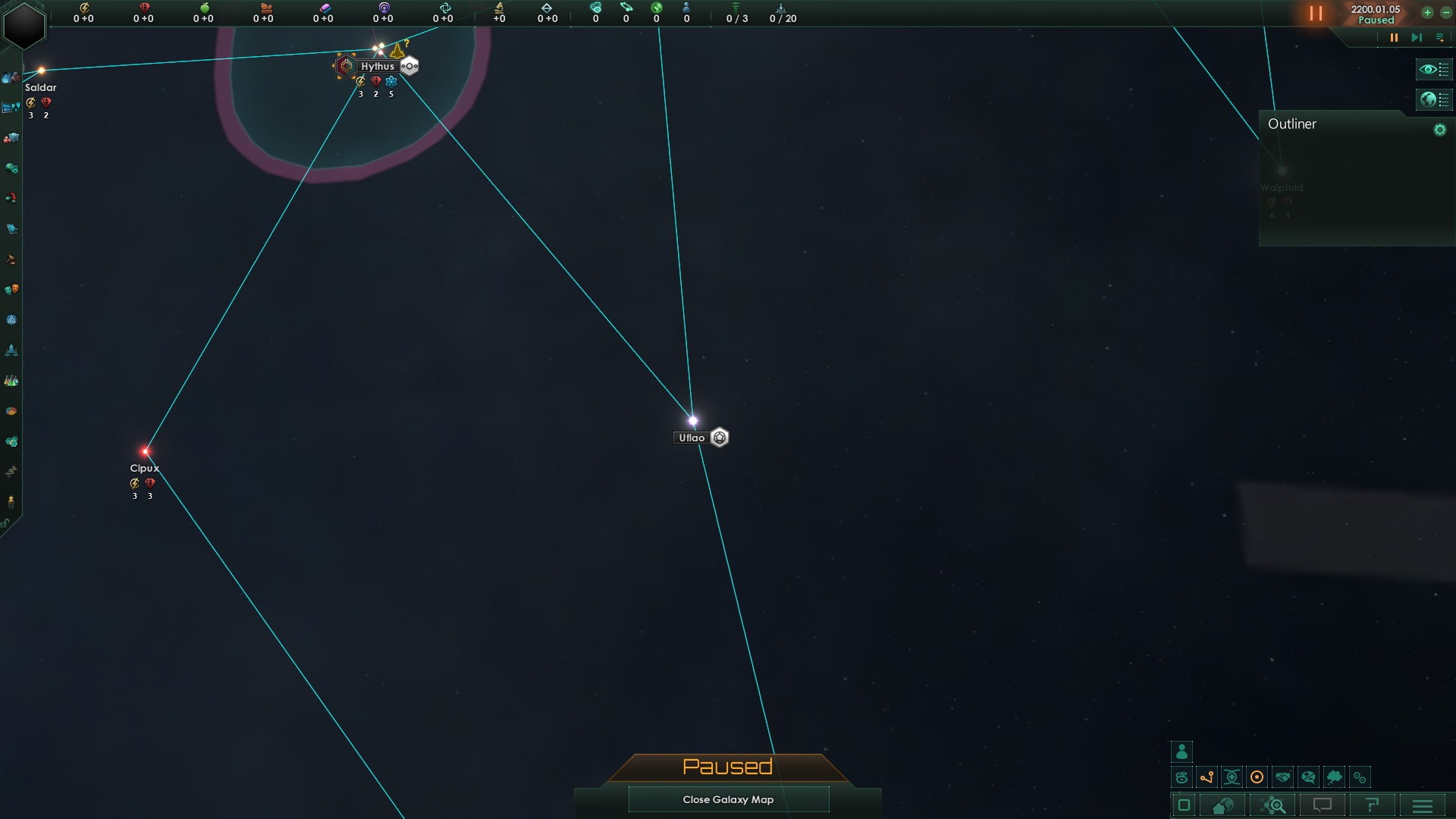Open the Ship Designer
This screenshot has height=819, width=1456.
coord(11,350)
